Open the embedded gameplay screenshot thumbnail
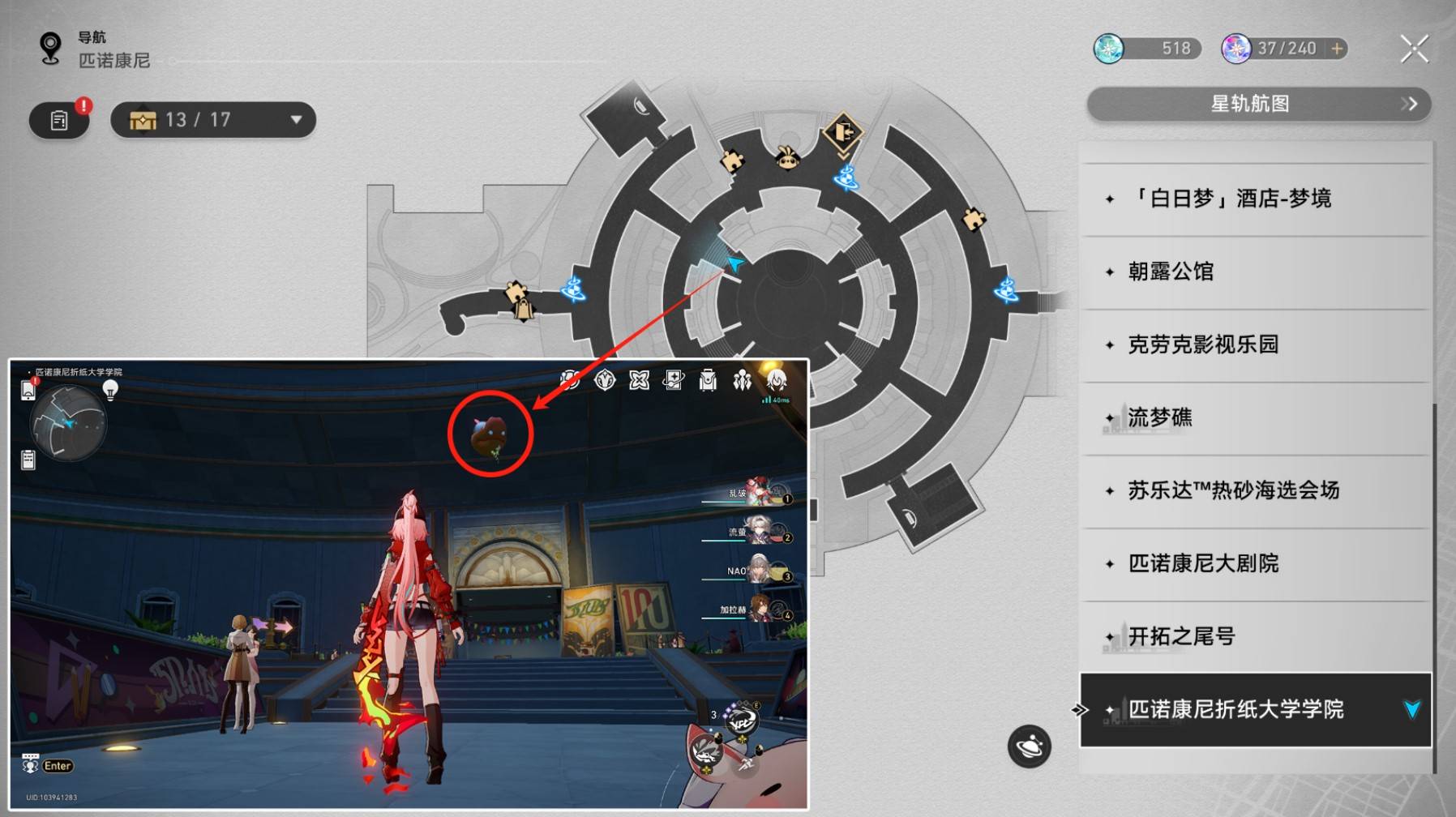 click(x=409, y=584)
